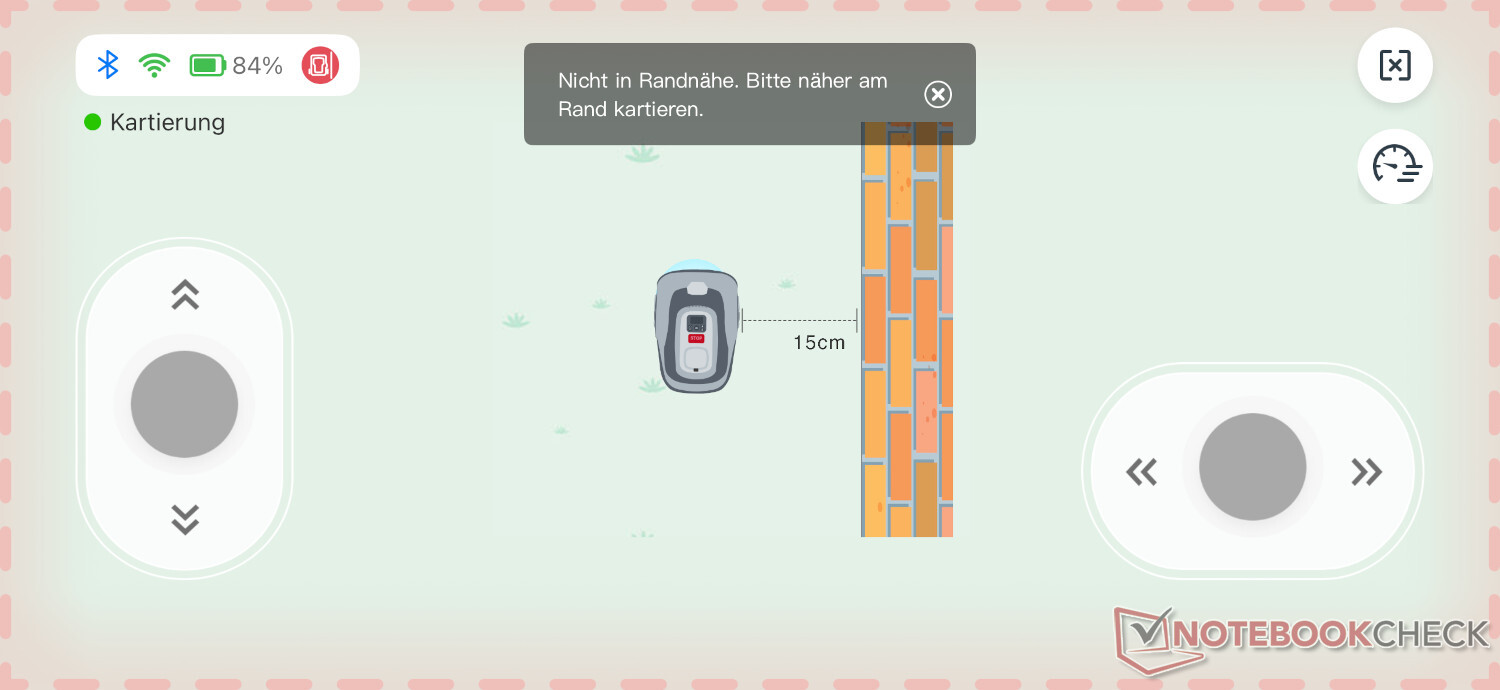
Task: Click the left/right steering joystick knob
Action: click(x=1252, y=467)
